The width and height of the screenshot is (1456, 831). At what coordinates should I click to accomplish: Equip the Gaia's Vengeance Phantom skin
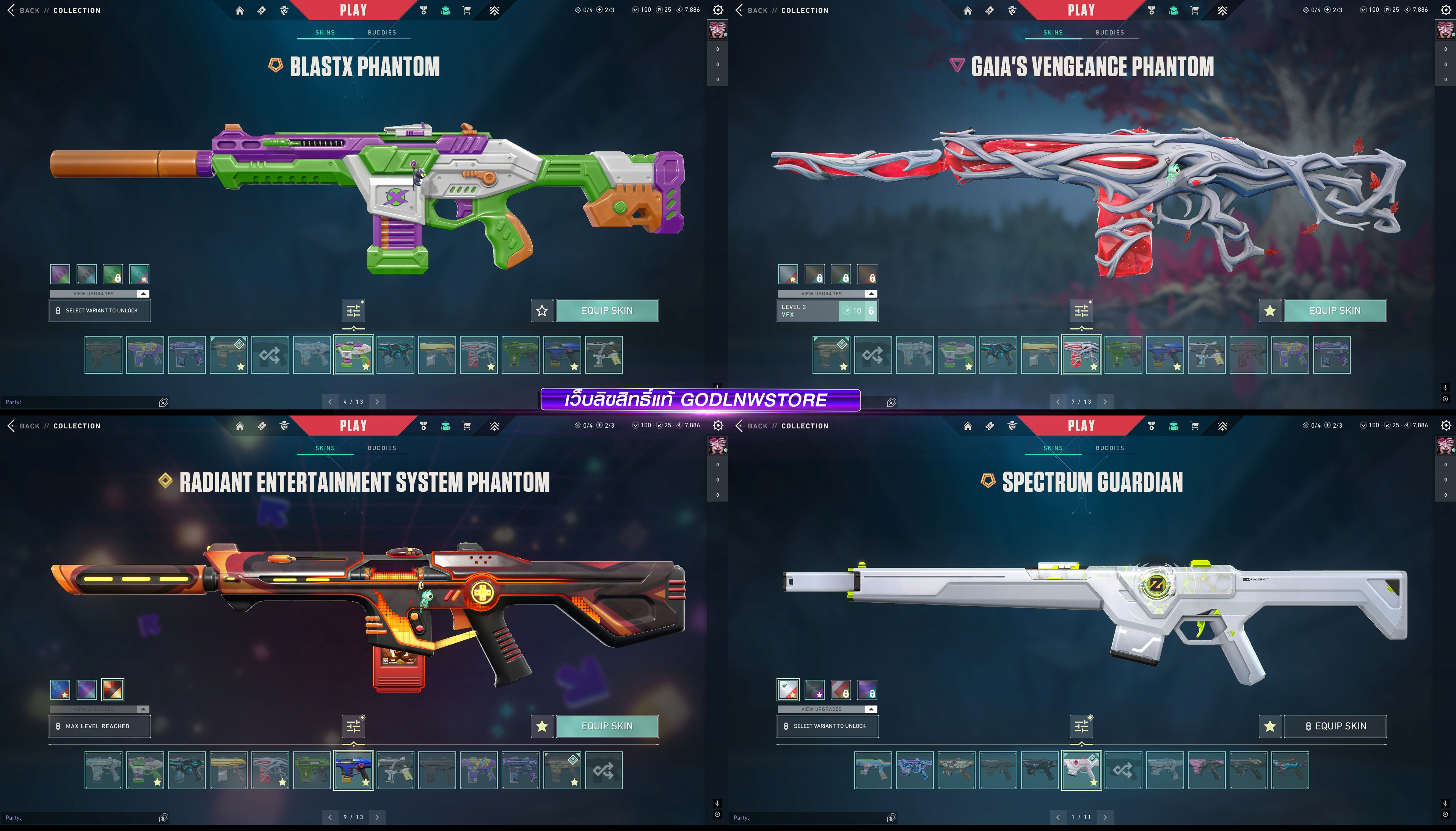click(x=1334, y=310)
